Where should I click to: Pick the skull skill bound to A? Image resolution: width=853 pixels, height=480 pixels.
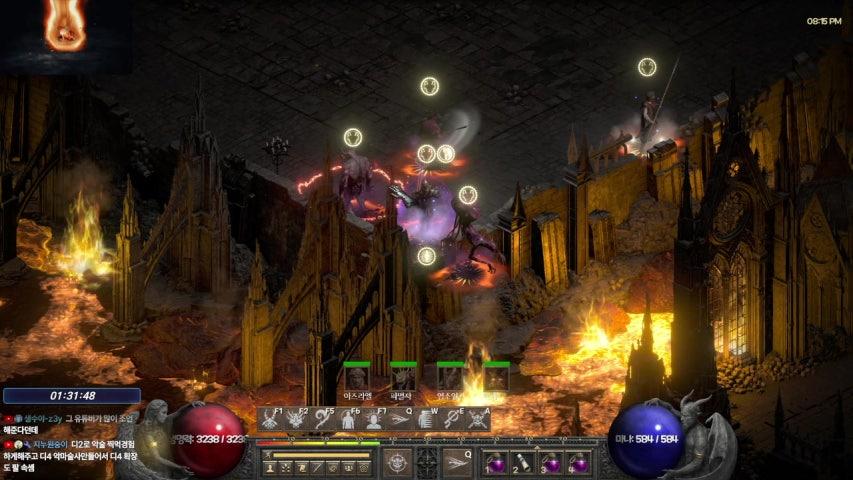pyautogui.click(x=478, y=420)
